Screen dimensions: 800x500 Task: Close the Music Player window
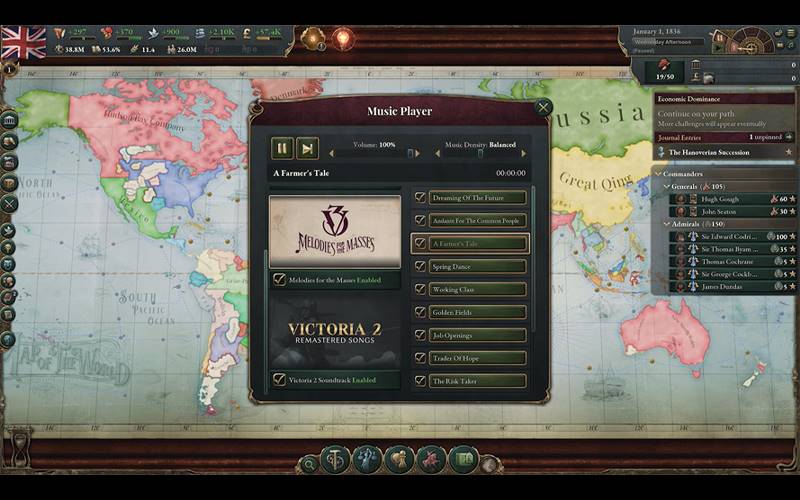(x=543, y=107)
